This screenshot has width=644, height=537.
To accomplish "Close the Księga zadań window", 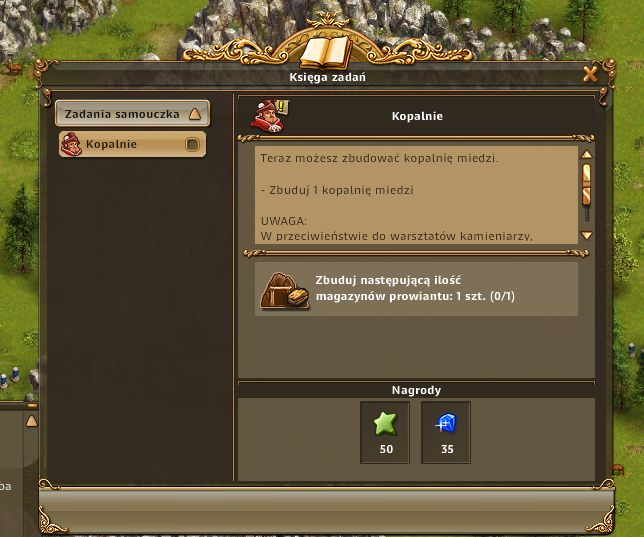I will coord(590,73).
